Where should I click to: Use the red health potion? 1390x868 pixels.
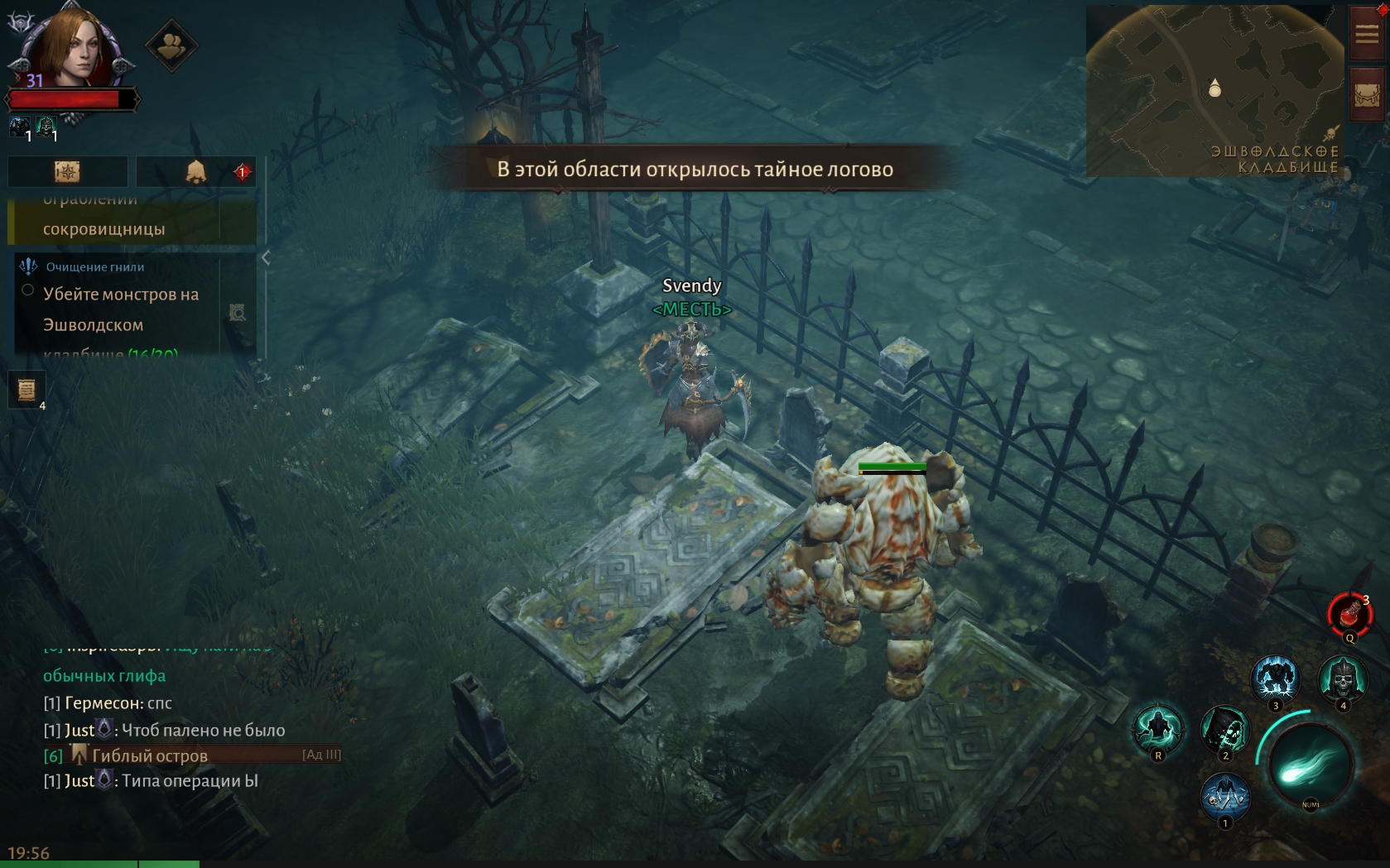tap(1349, 615)
